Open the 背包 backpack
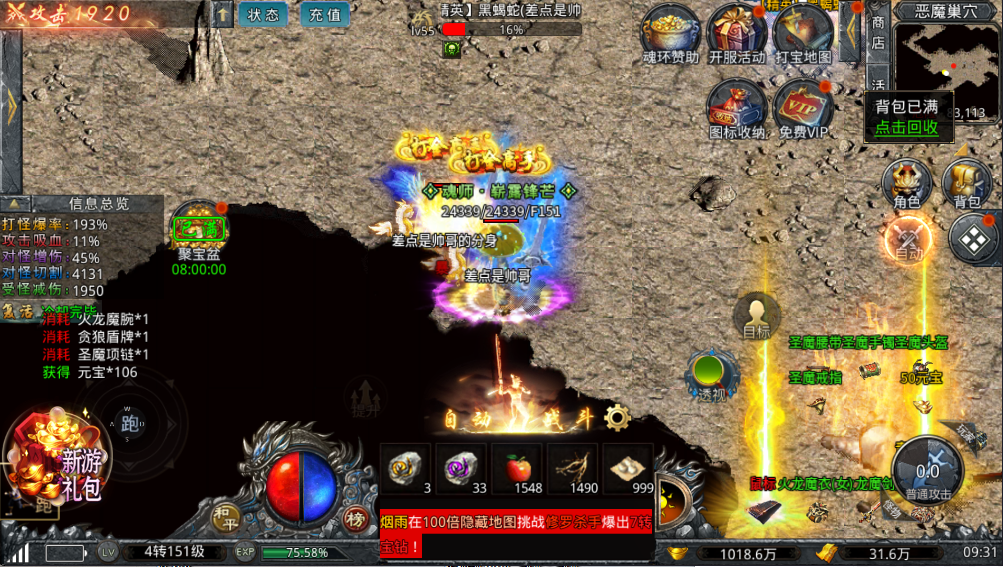The width and height of the screenshot is (1003, 567). click(967, 182)
